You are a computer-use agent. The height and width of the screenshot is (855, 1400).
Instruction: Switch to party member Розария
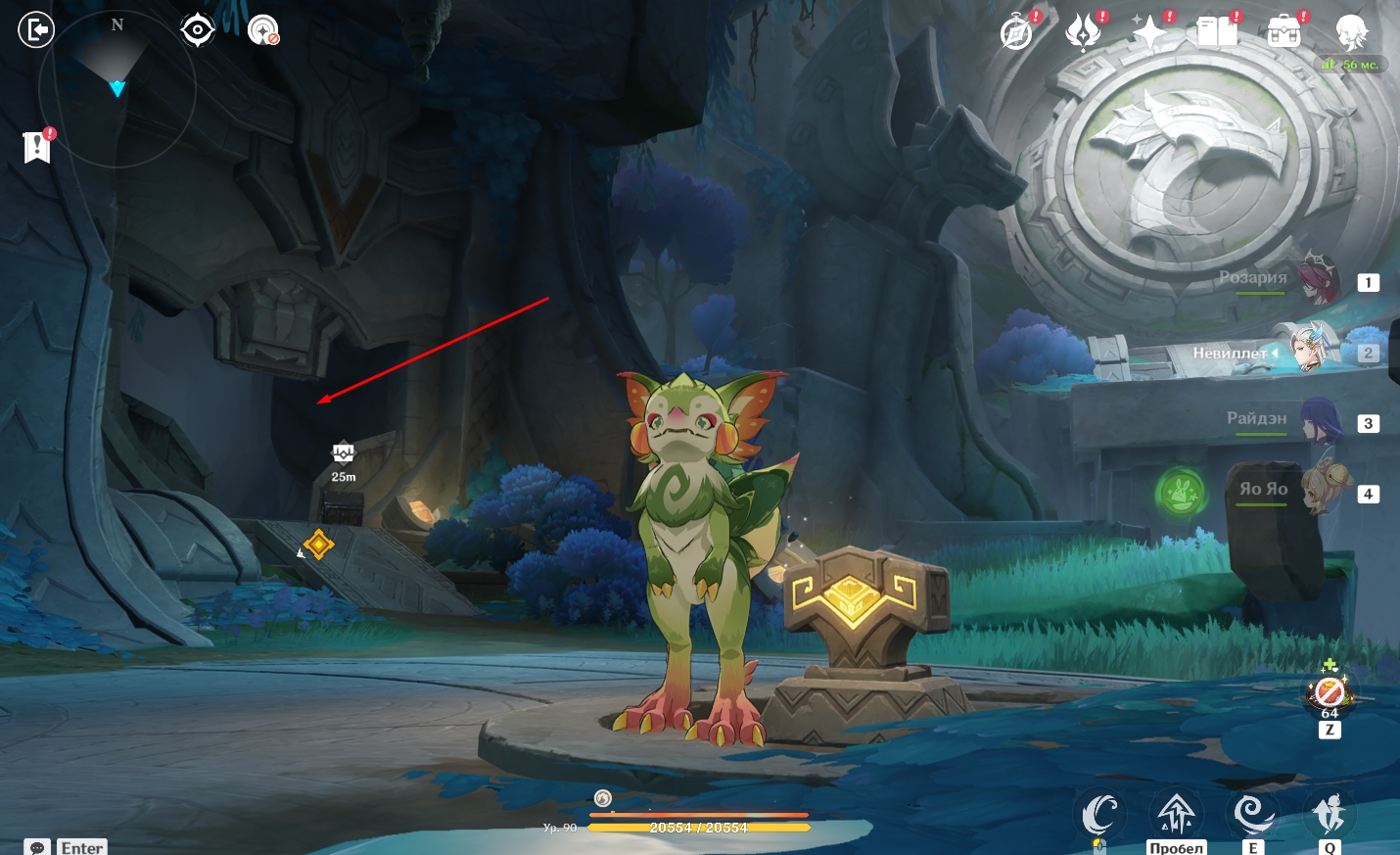click(1315, 280)
